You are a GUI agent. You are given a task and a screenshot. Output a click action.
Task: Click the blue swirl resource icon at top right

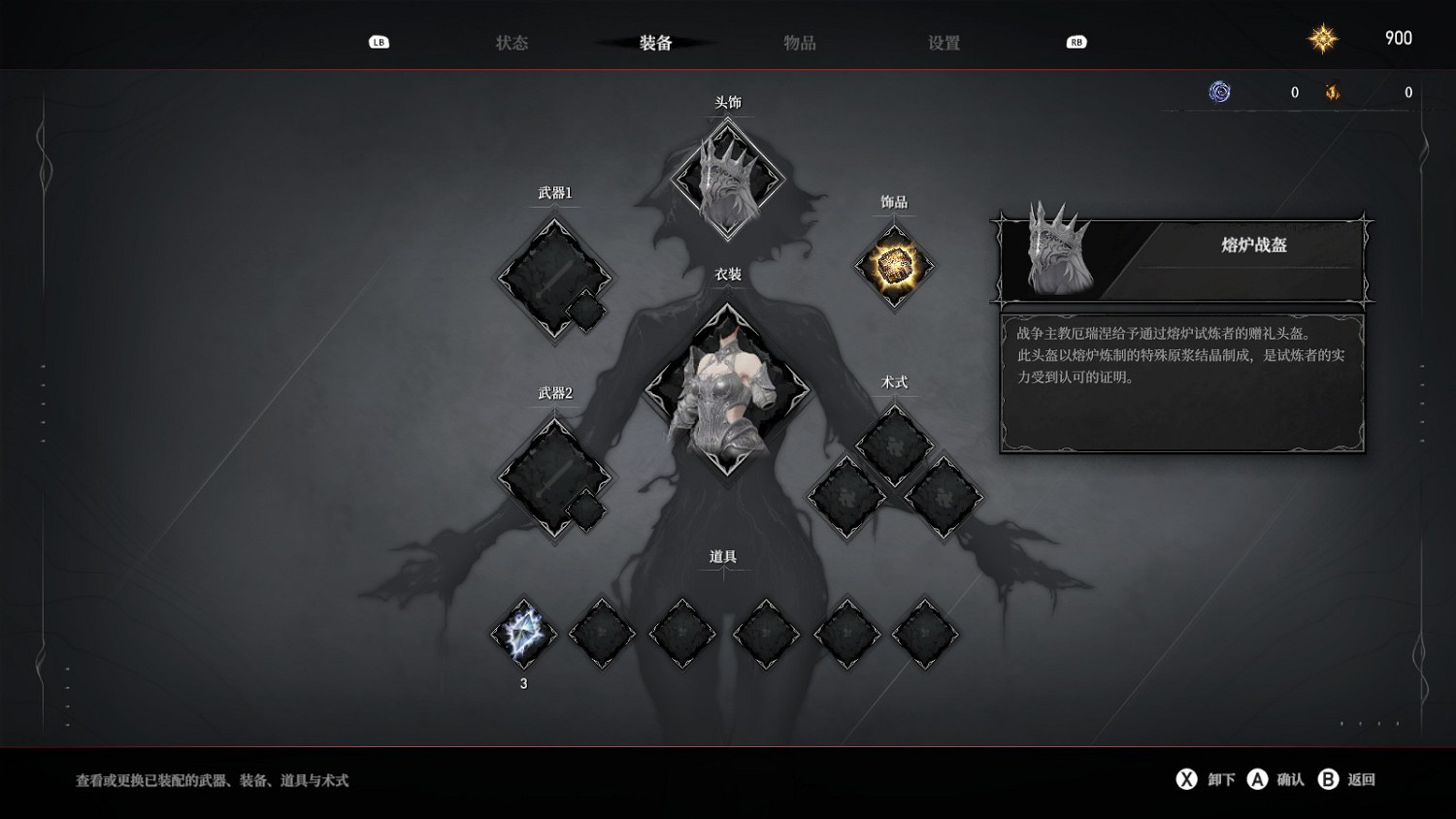pyautogui.click(x=1219, y=92)
